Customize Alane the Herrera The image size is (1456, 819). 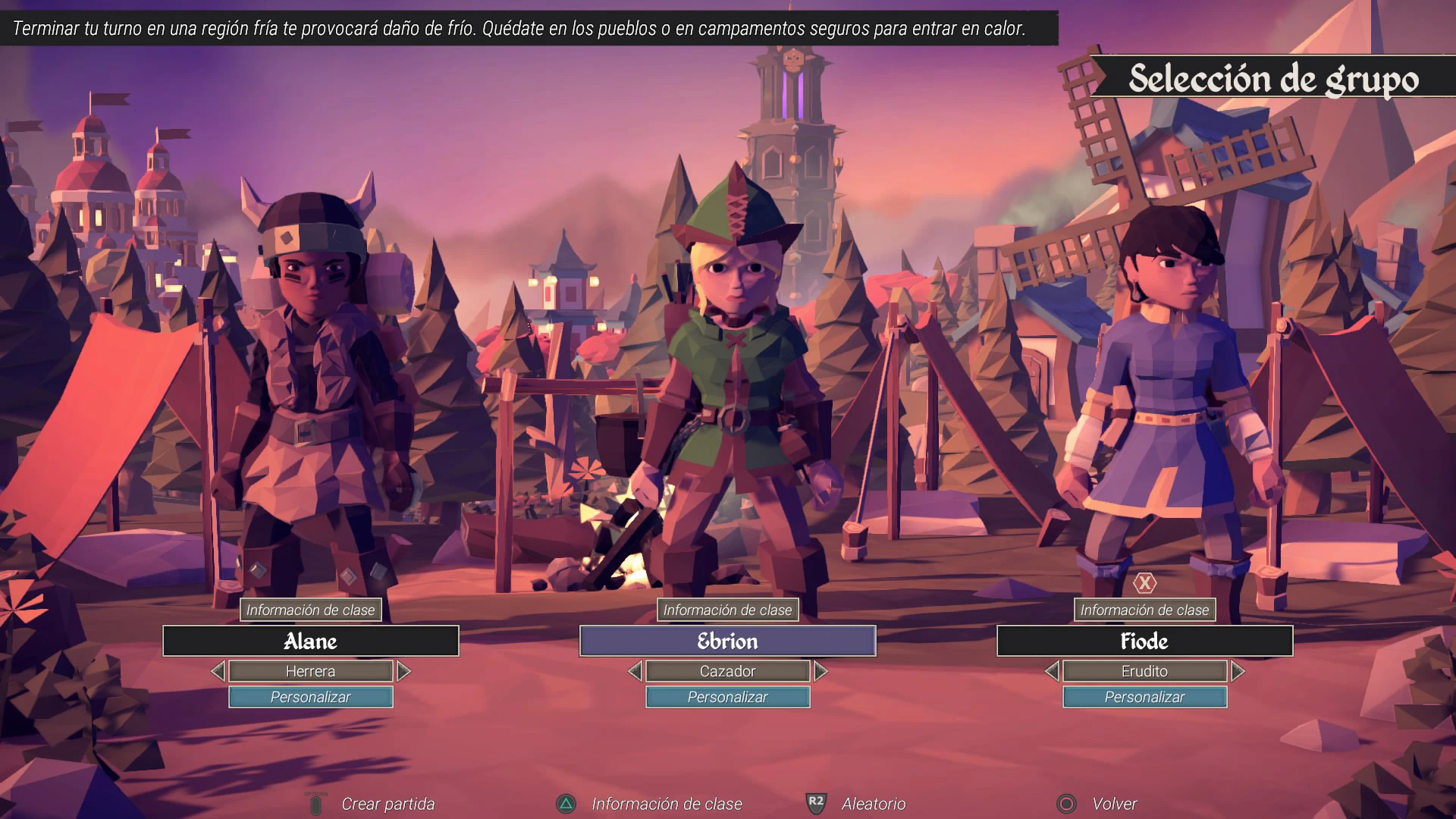310,697
